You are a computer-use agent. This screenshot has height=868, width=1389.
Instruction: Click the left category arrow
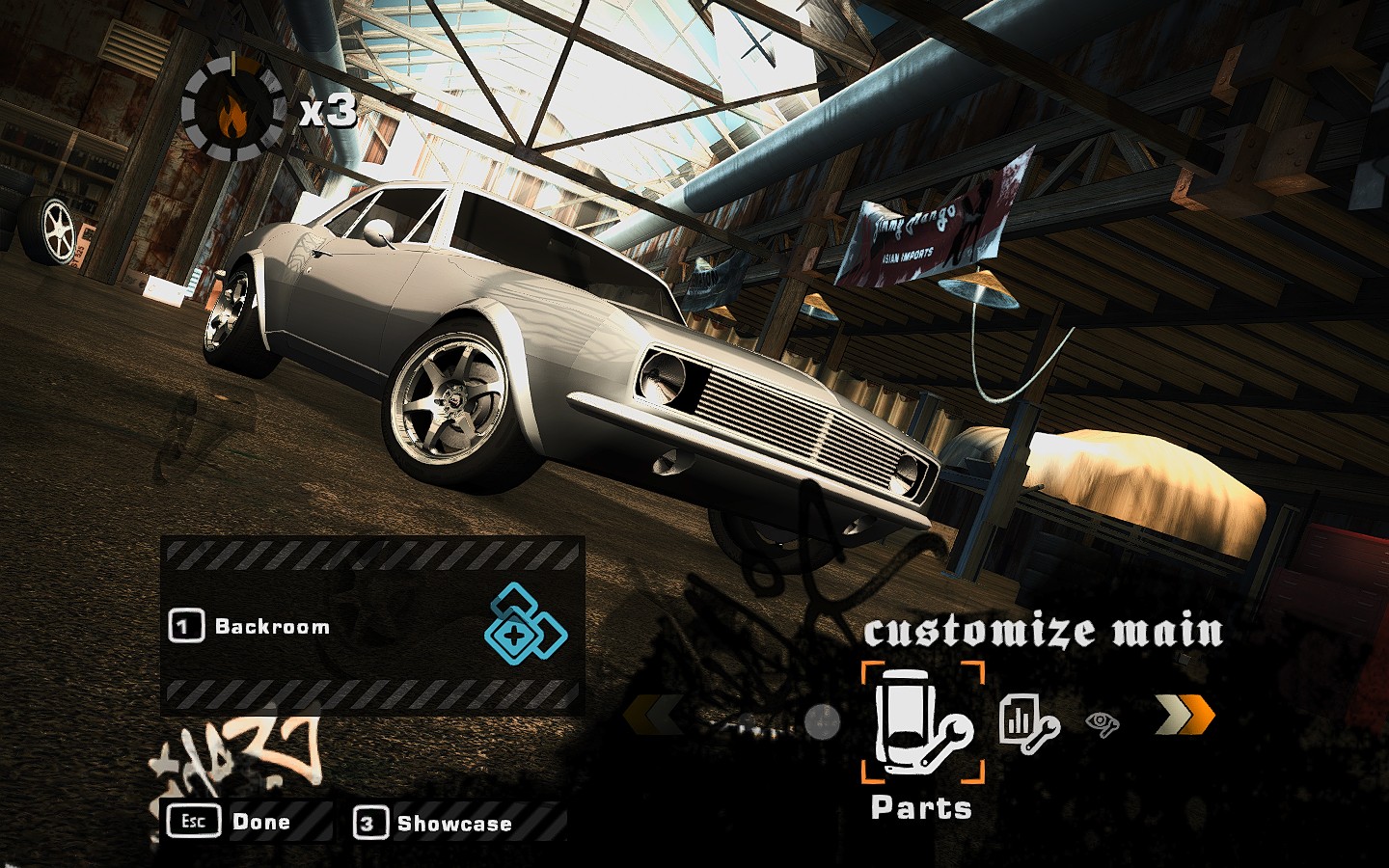pyautogui.click(x=654, y=716)
